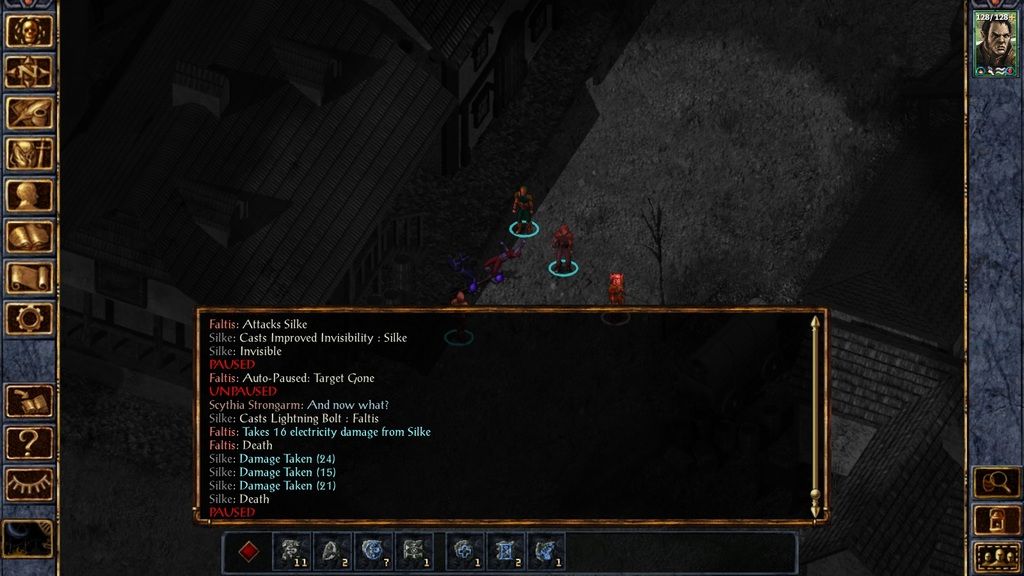
Task: Open the inventory screen
Action: tap(29, 154)
